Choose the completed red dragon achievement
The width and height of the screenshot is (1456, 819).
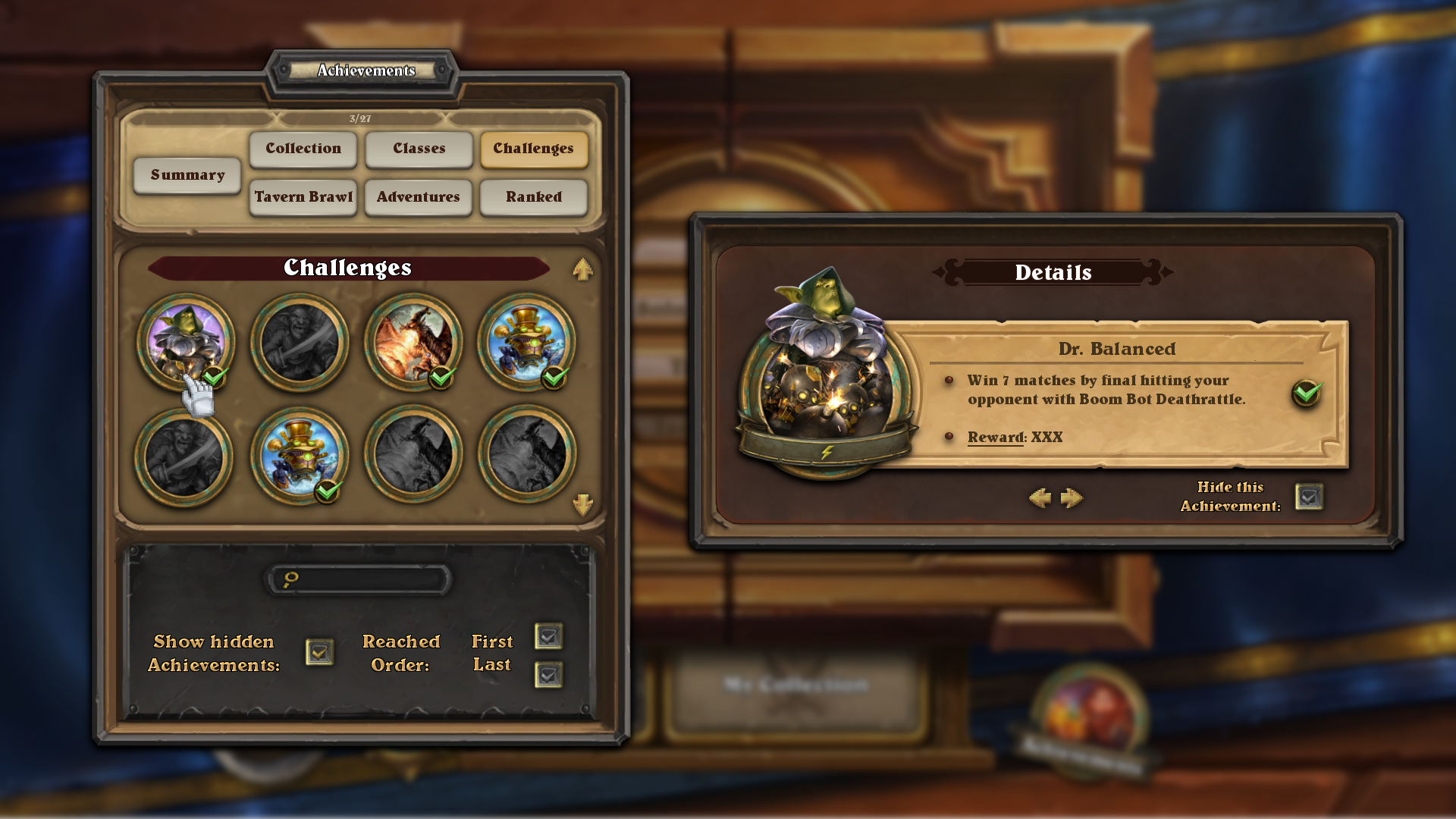413,341
